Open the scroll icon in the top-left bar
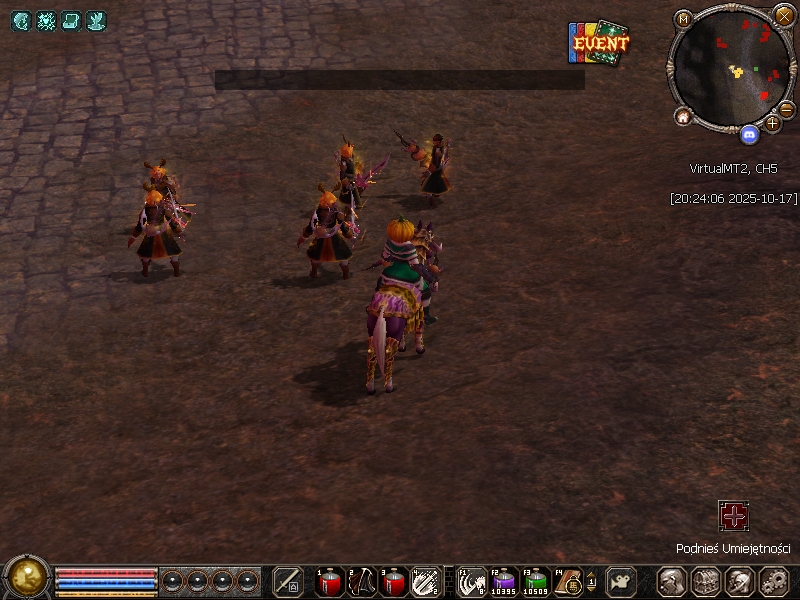Screen dimensions: 800x600 point(71,20)
